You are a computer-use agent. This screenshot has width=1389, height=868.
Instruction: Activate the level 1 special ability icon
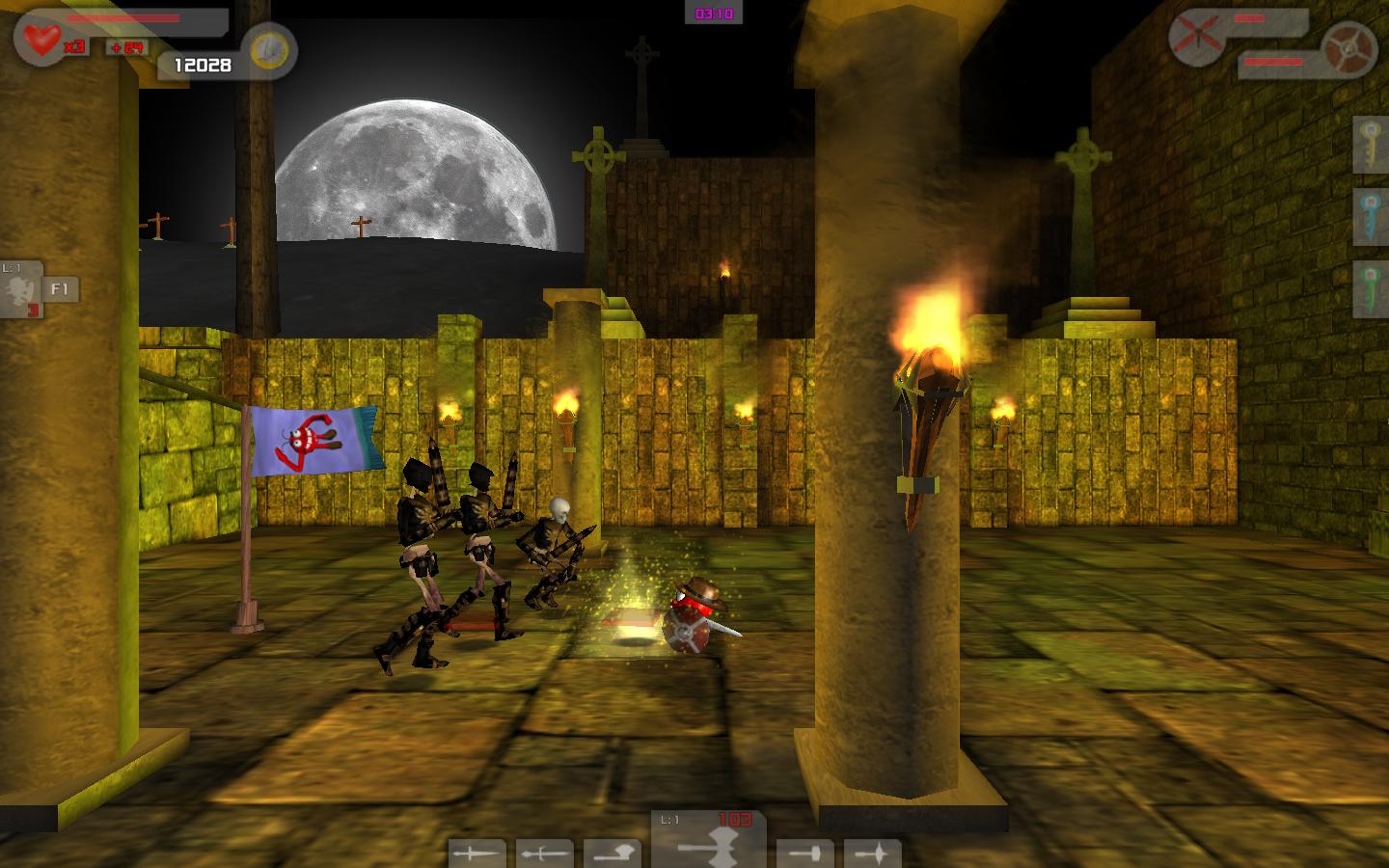pyautogui.click(x=21, y=289)
